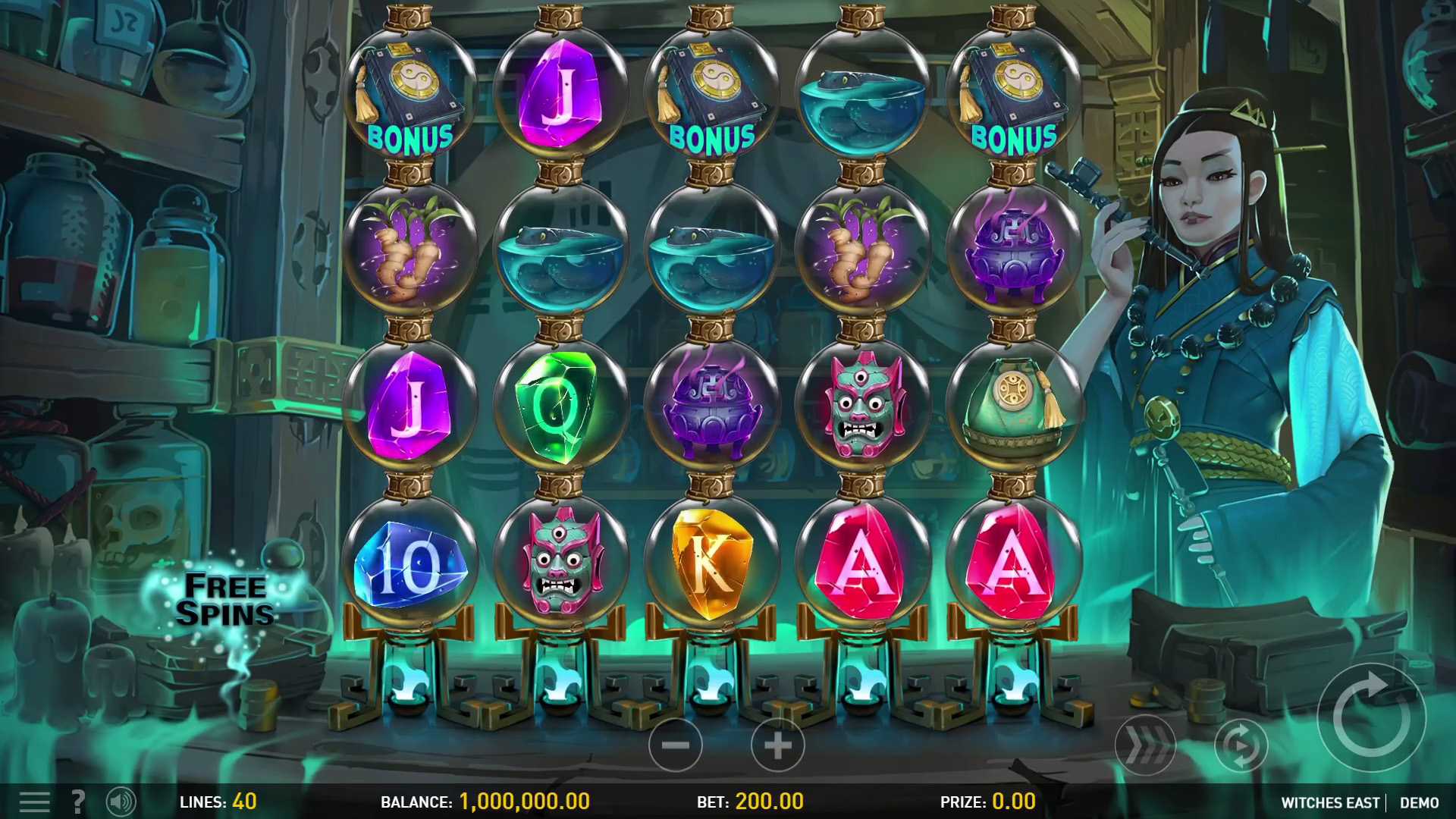The image size is (1456, 819).
Task: Decrease the bet with the minus button
Action: [675, 745]
